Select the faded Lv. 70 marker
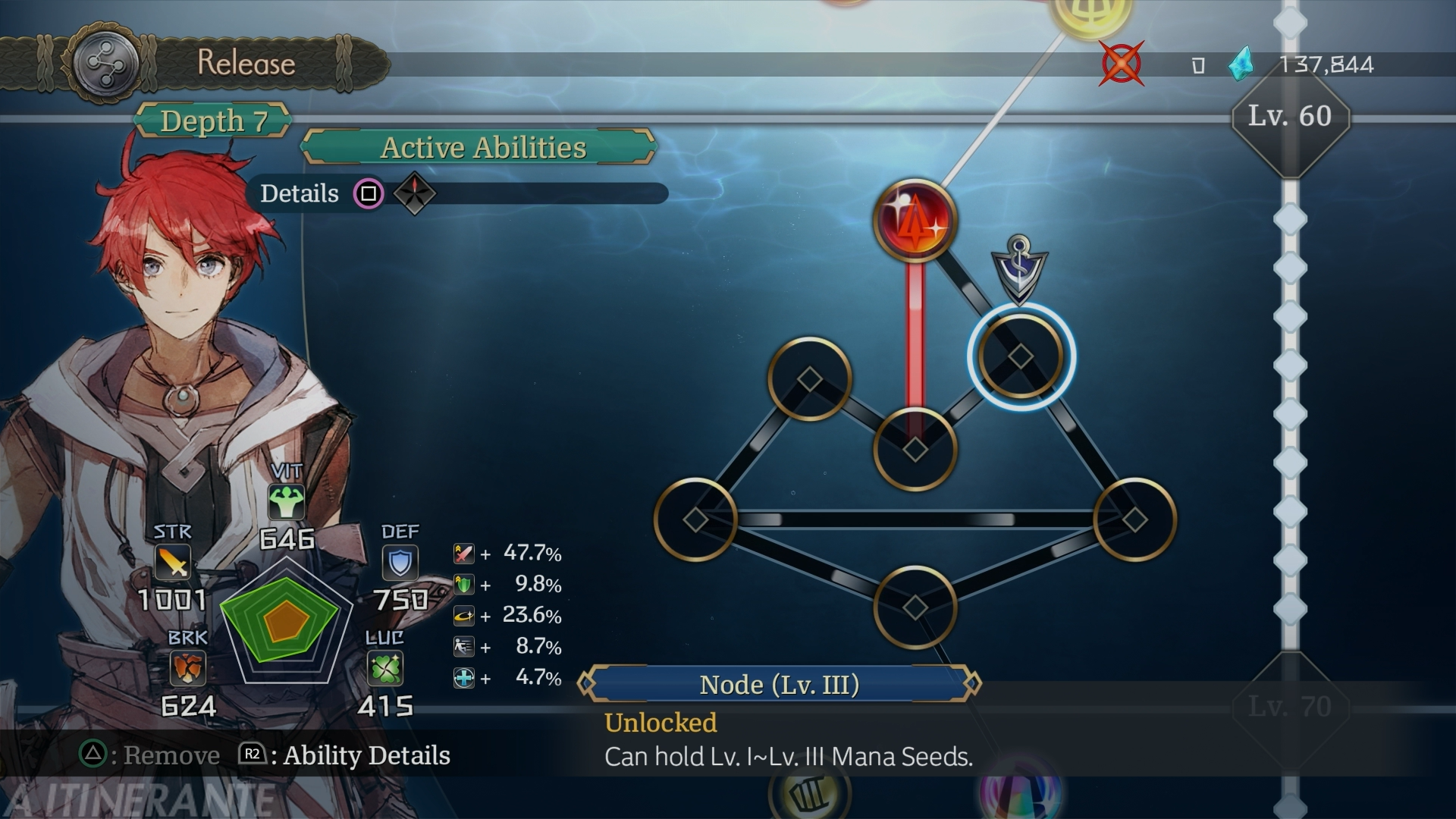 coord(1290,707)
